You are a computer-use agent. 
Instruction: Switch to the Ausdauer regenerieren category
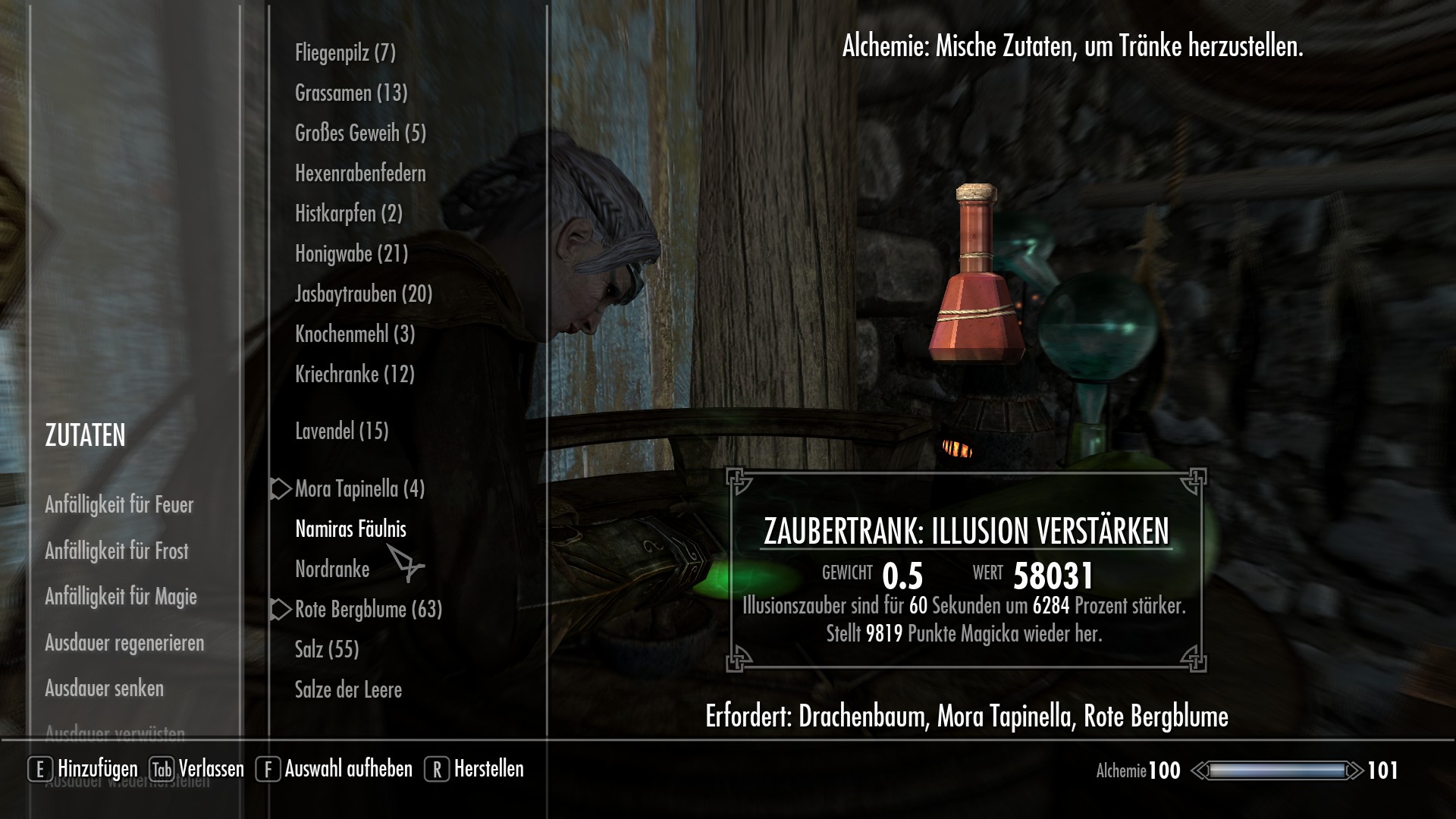point(124,642)
